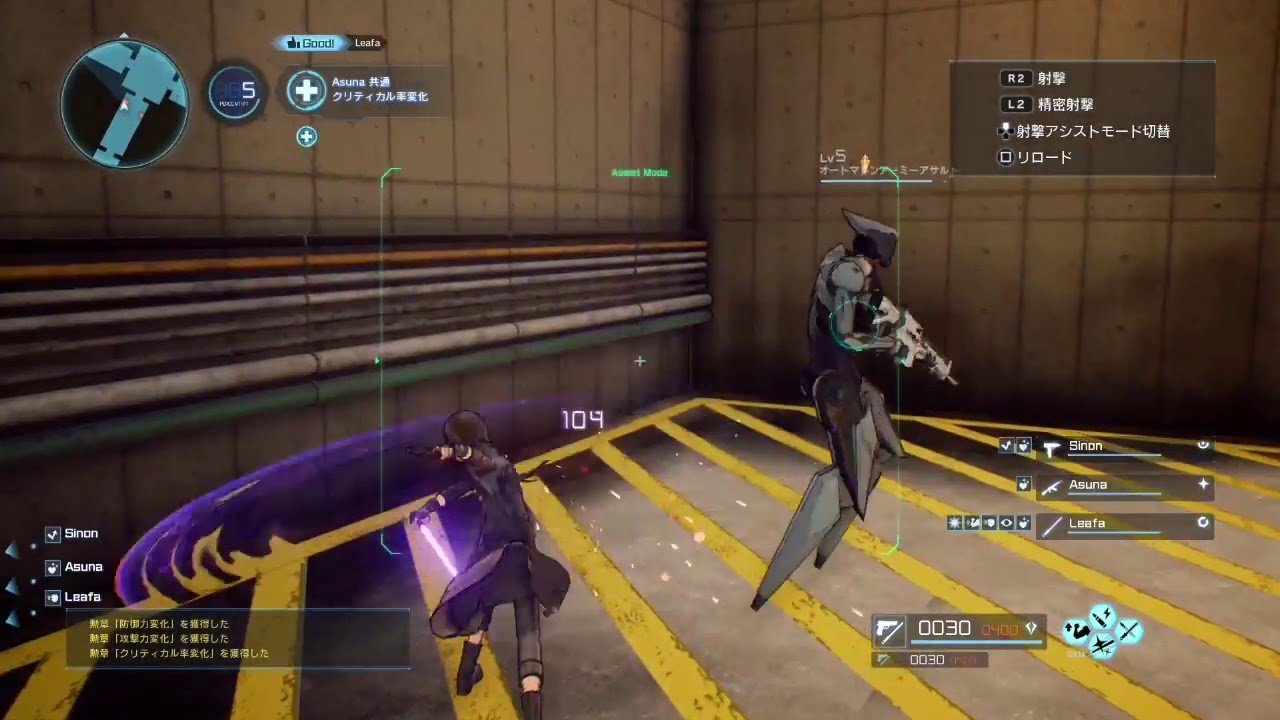Click the circular minimap

coord(124,103)
